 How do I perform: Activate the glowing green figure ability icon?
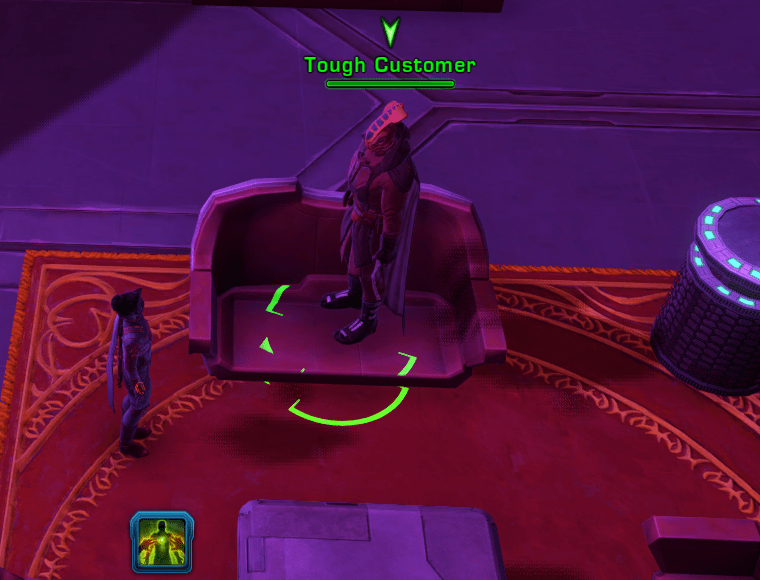click(162, 541)
